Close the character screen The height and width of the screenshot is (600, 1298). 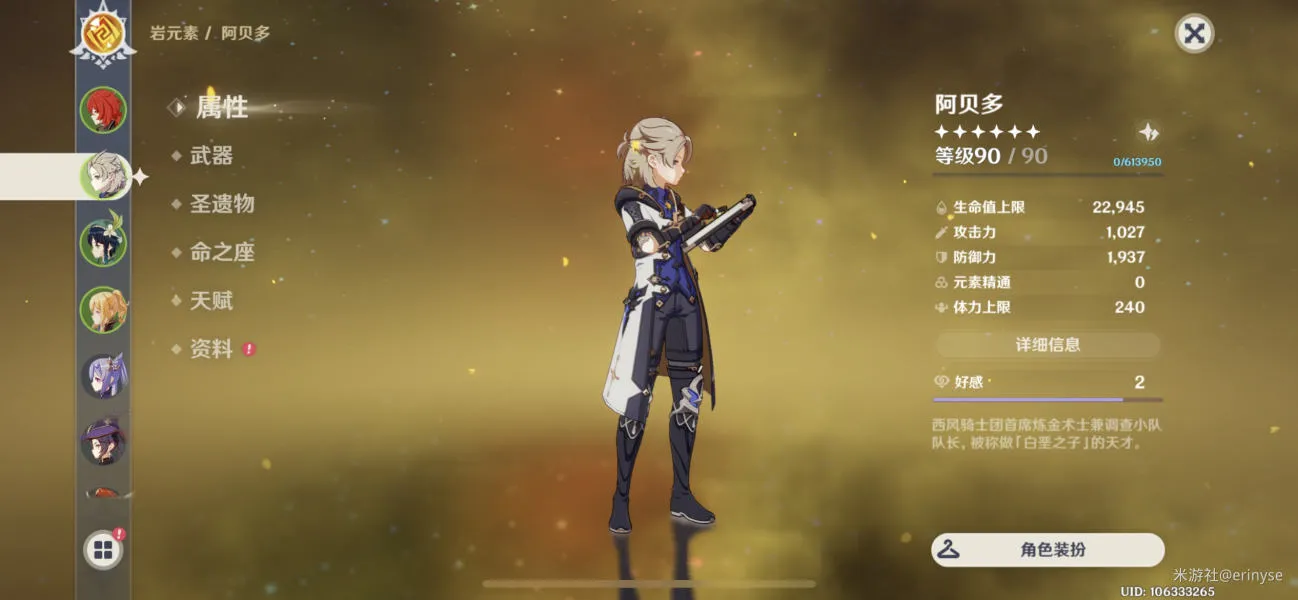[x=1193, y=33]
